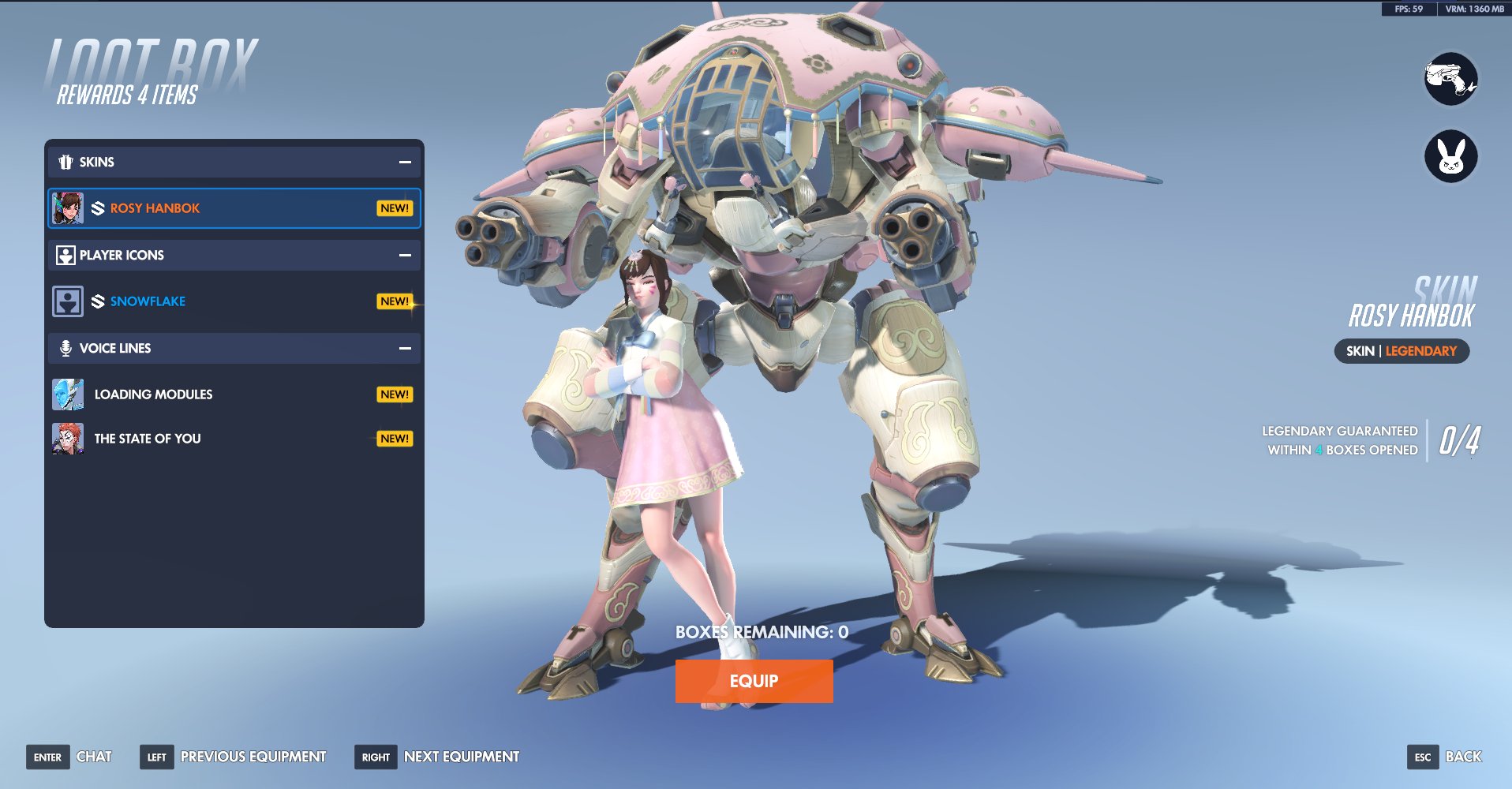Equip the Rosy Hanbok skin

coord(754,681)
